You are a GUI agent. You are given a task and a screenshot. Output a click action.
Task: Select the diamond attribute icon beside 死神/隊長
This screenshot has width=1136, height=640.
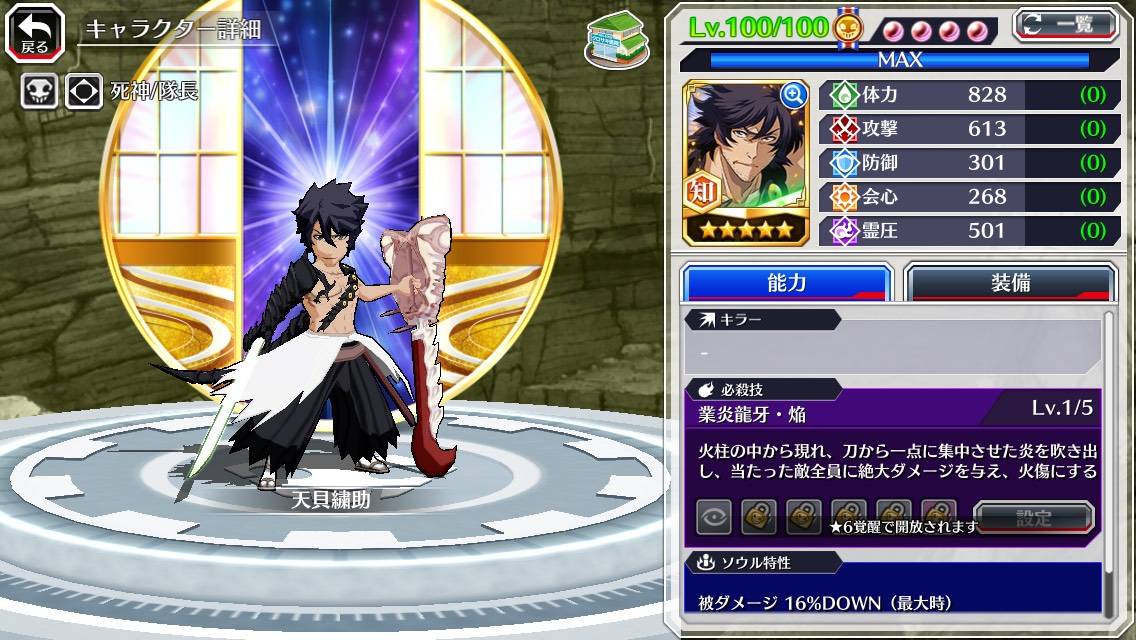84,92
